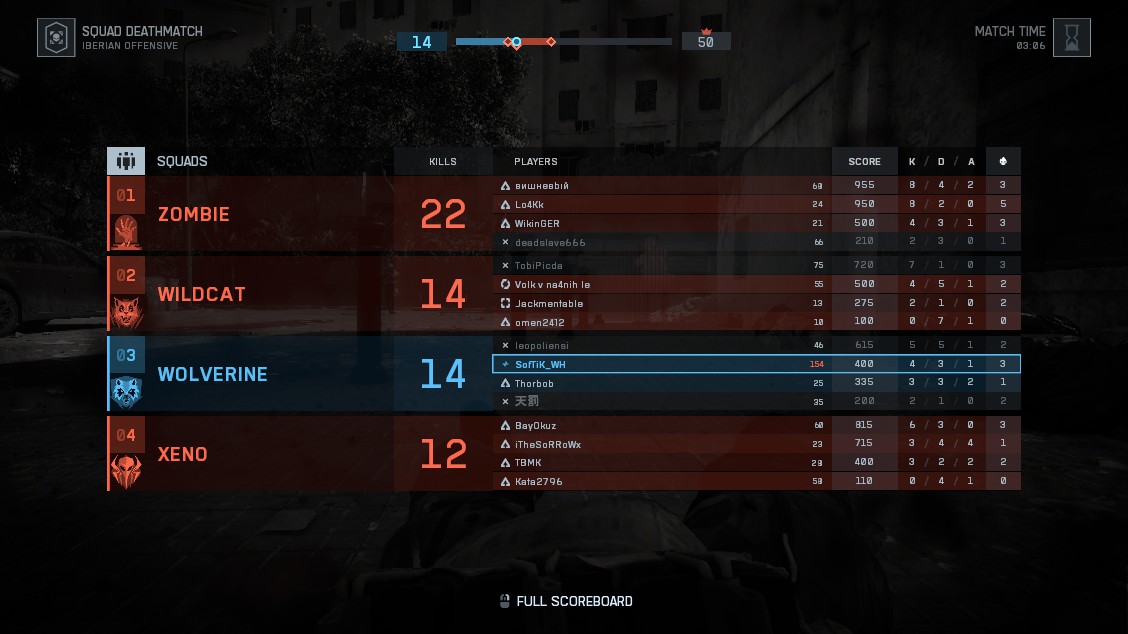Choose the Wolverine squad panel
The width and height of the screenshot is (1128, 634).
point(250,374)
